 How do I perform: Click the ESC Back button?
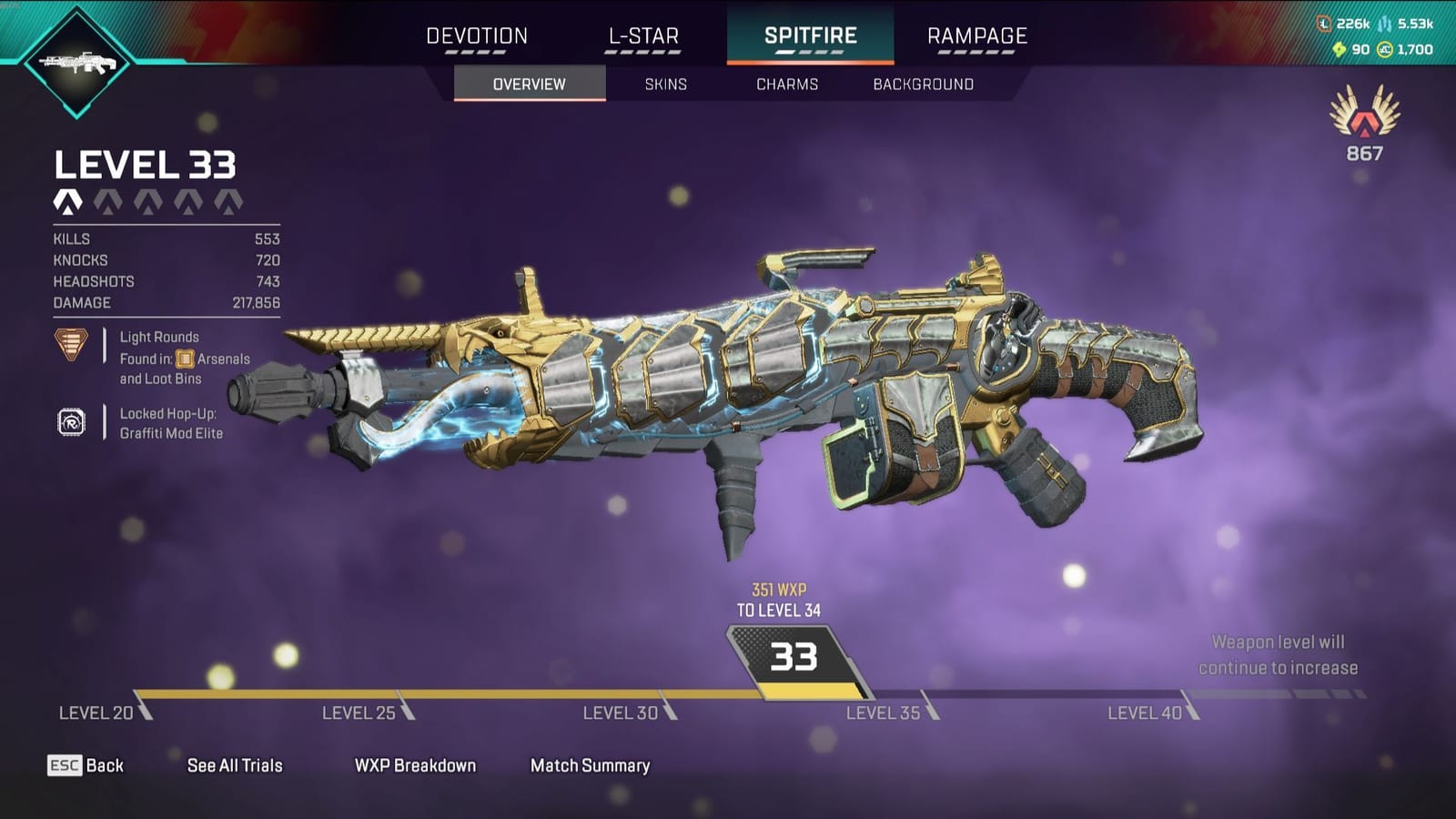click(x=86, y=765)
